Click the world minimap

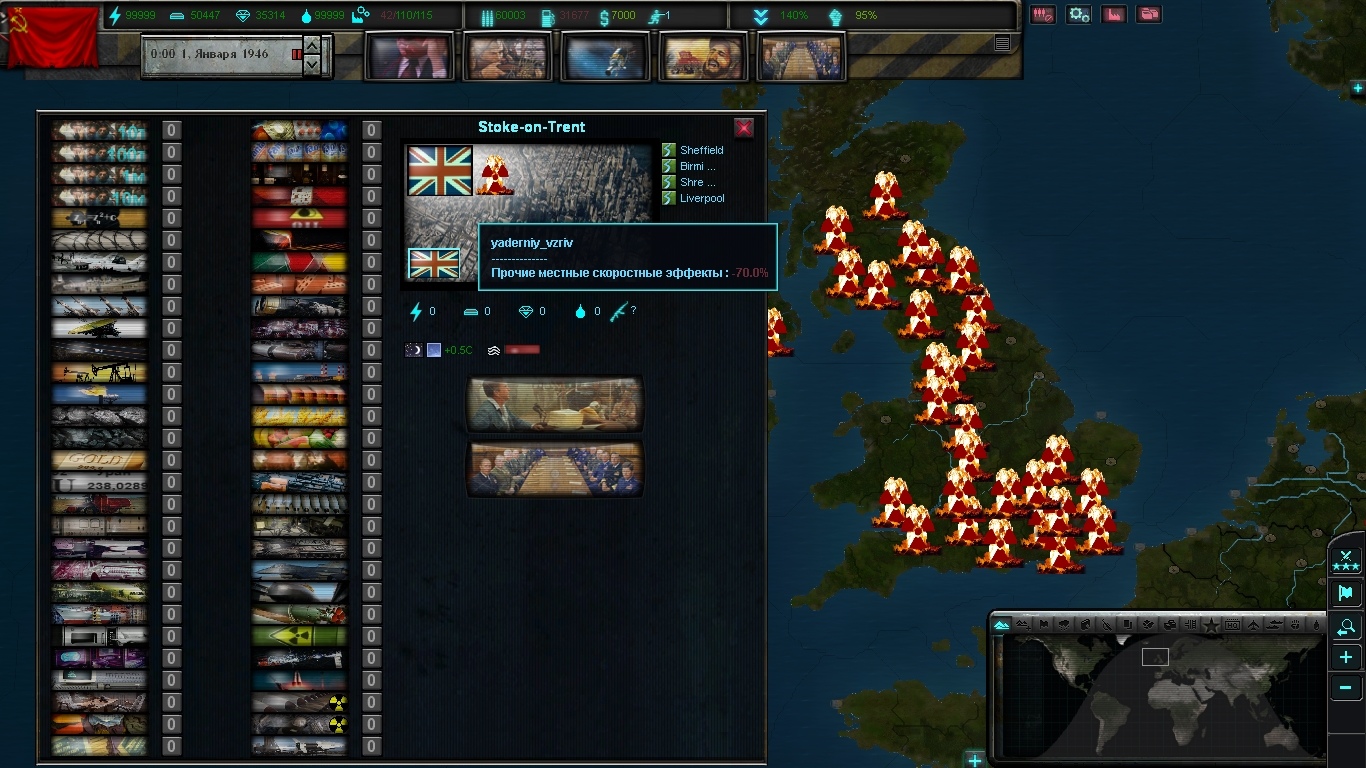1160,695
